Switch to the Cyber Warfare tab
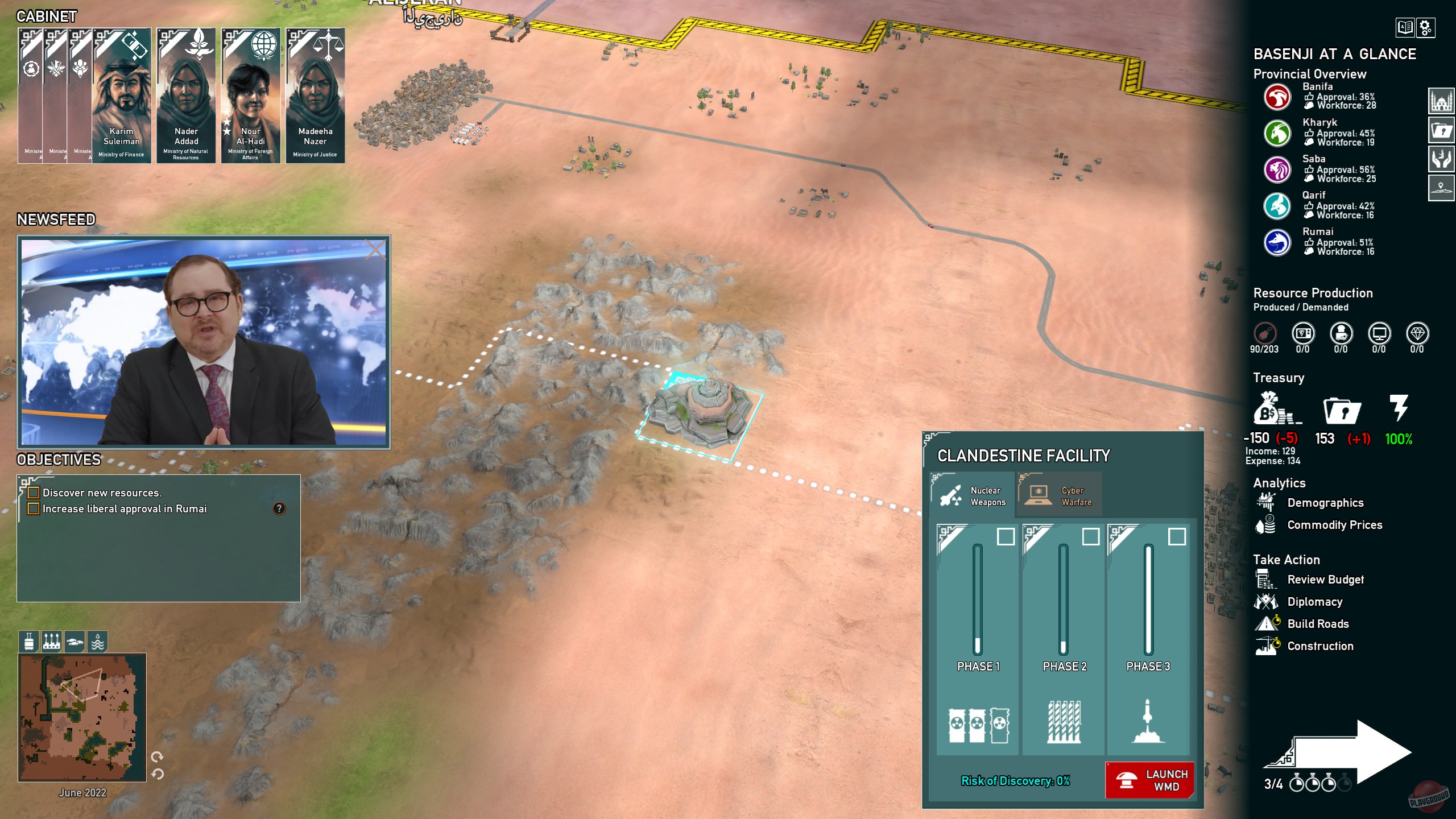The height and width of the screenshot is (819, 1456). 1061,494
